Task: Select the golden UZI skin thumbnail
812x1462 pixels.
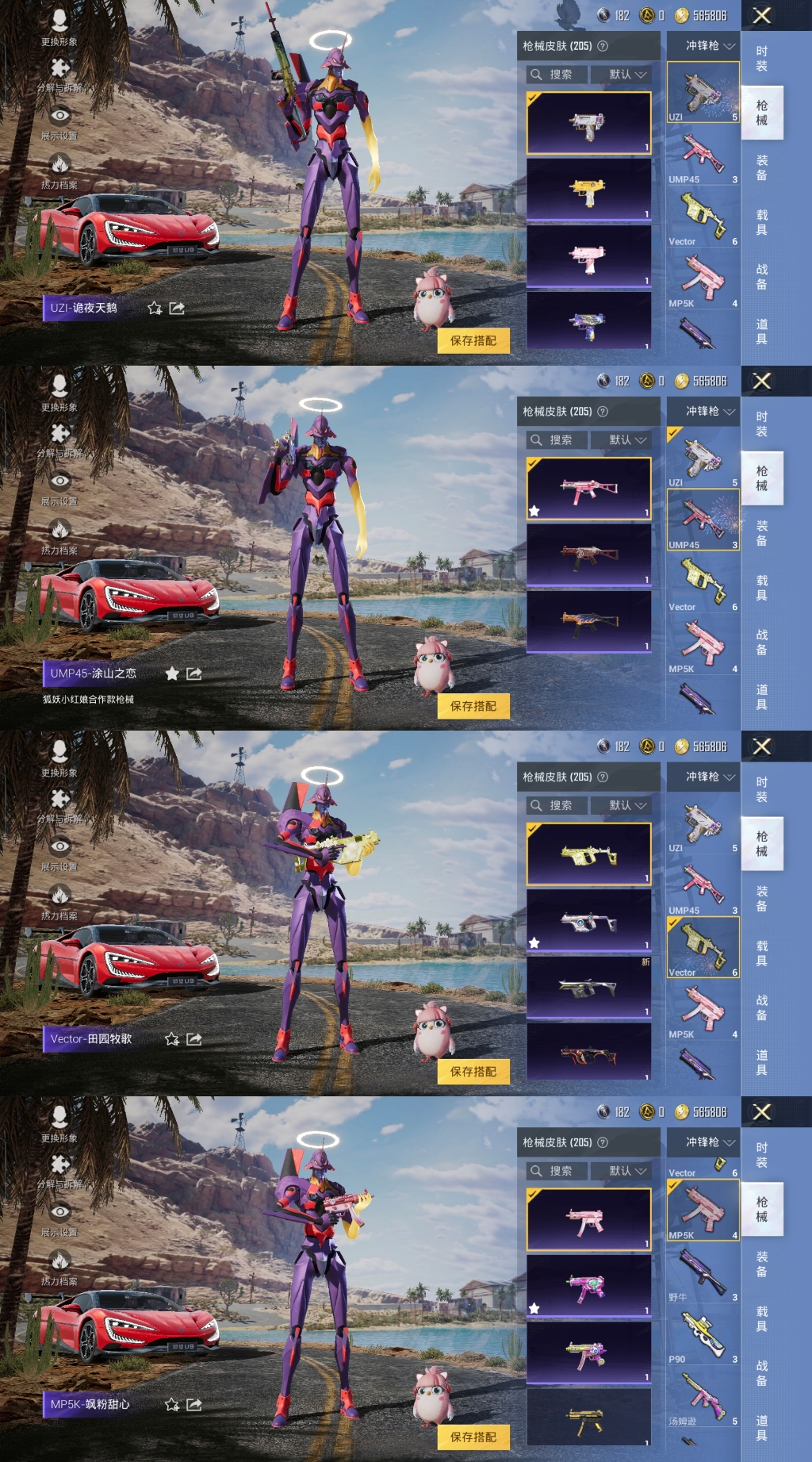Action: click(588, 190)
